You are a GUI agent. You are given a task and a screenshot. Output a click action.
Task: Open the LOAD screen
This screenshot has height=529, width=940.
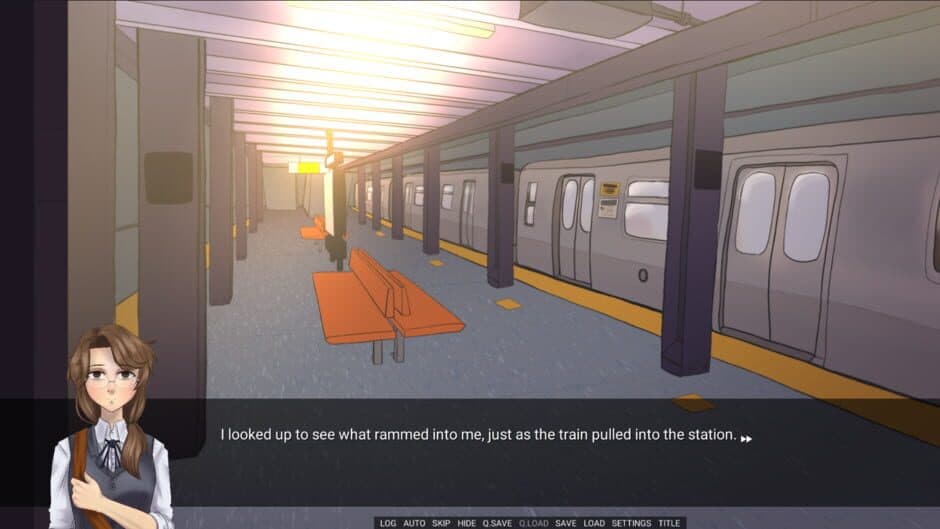(x=594, y=523)
